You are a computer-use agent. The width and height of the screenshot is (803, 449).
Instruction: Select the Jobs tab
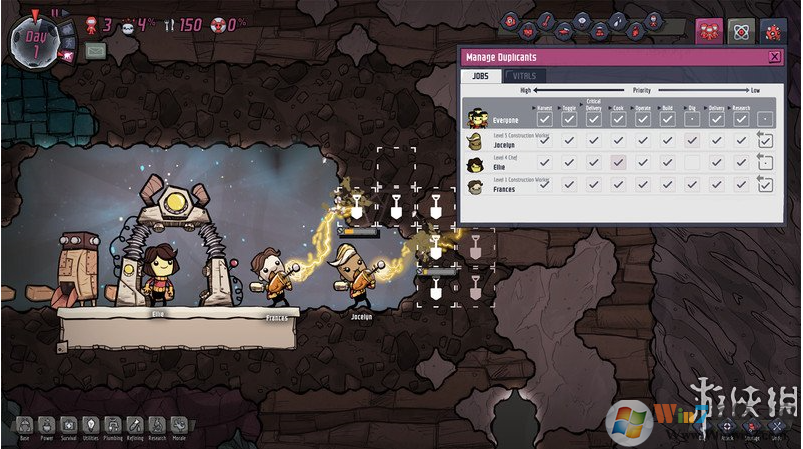tap(480, 76)
